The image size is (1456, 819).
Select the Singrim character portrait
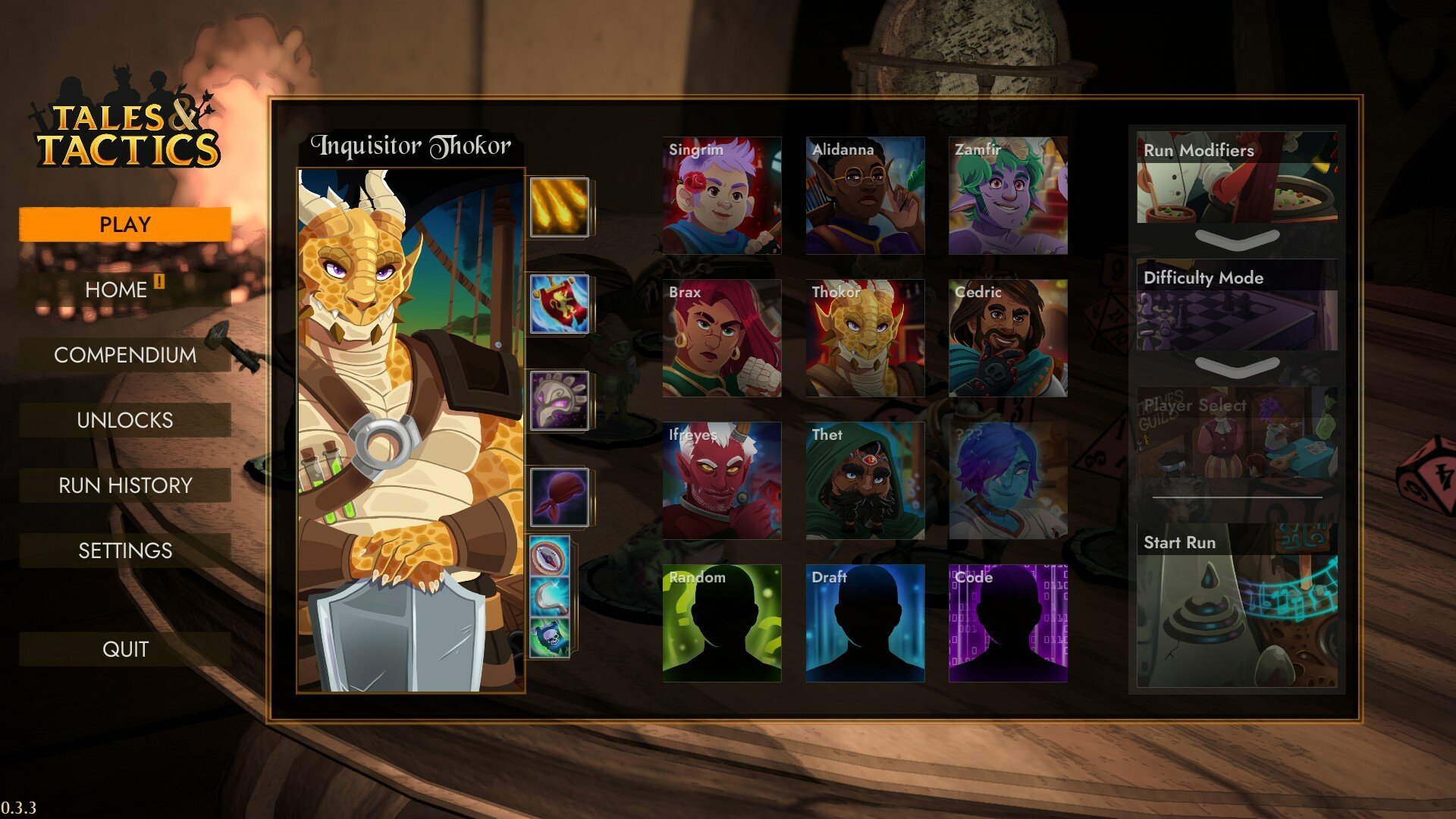[x=721, y=196]
